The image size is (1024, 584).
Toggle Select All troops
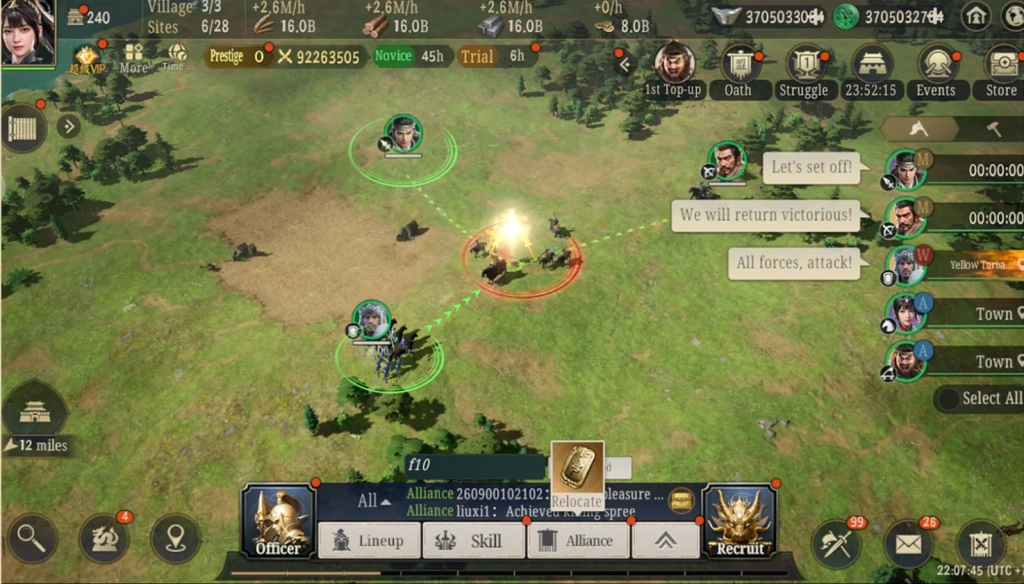980,399
